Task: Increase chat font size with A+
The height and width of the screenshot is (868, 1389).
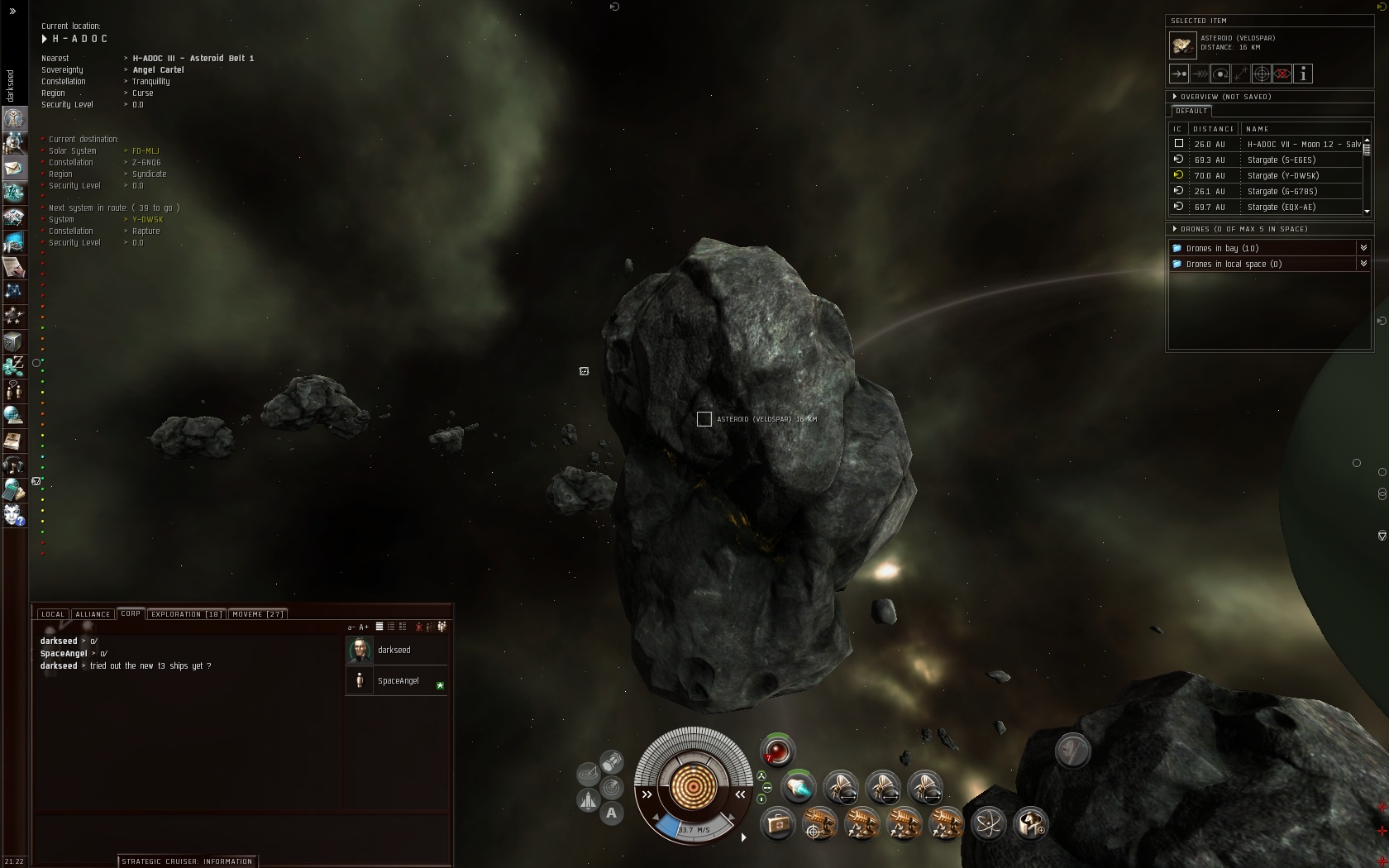Action: click(x=364, y=627)
